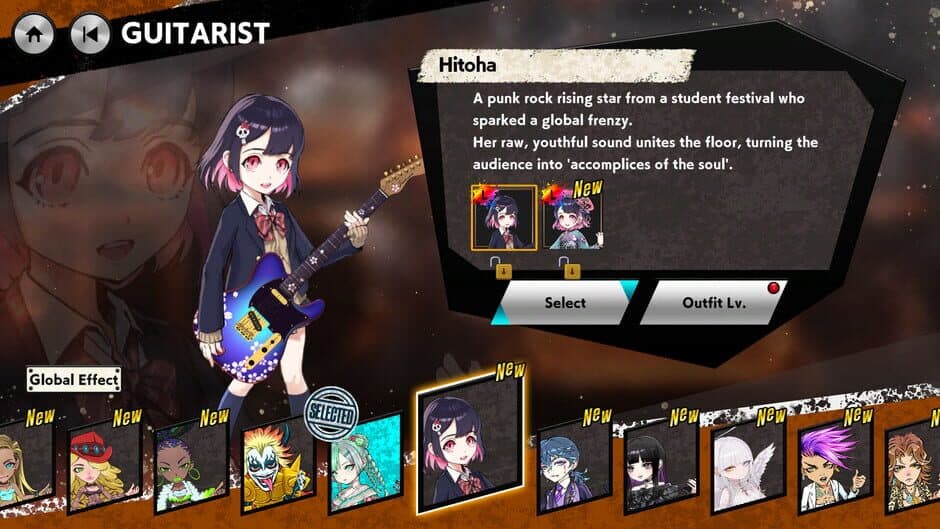Pick the blue-haired guitarist in purple

(x=573, y=463)
